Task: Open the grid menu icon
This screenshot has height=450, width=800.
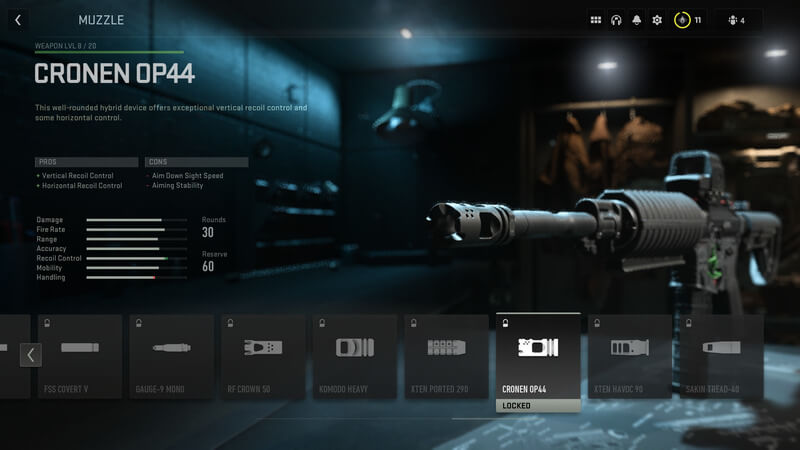Action: 596,20
